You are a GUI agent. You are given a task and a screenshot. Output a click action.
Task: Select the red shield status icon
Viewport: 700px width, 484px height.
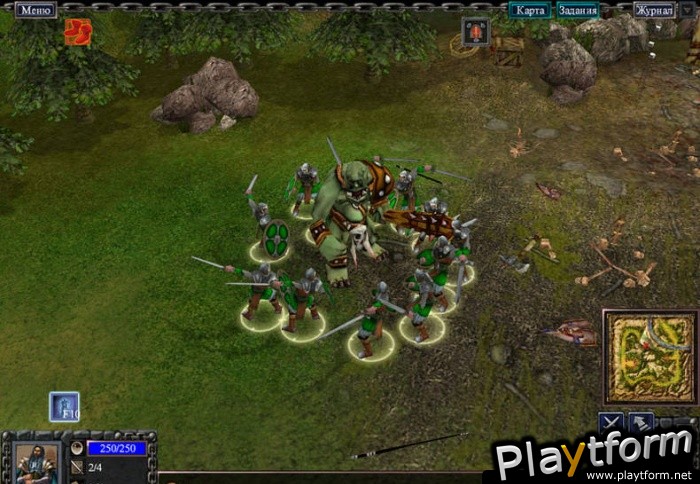(476, 31)
